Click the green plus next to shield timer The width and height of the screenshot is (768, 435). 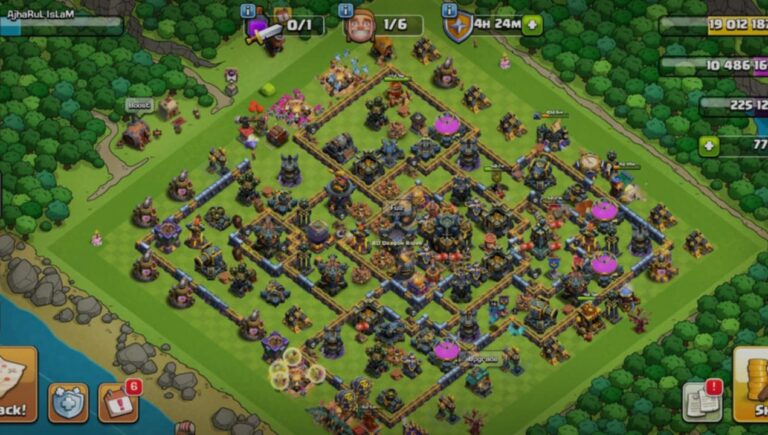pyautogui.click(x=532, y=25)
